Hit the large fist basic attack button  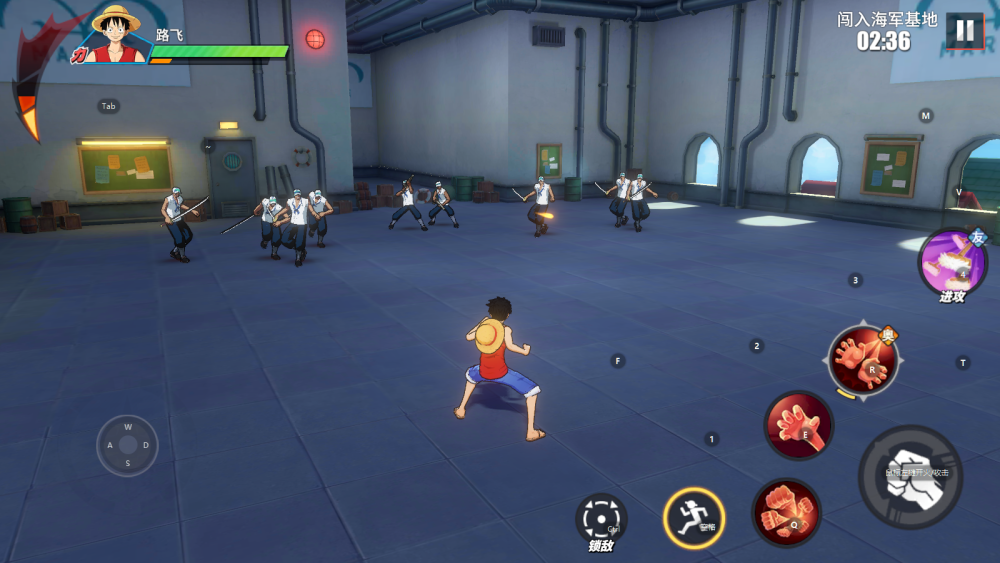(x=910, y=477)
